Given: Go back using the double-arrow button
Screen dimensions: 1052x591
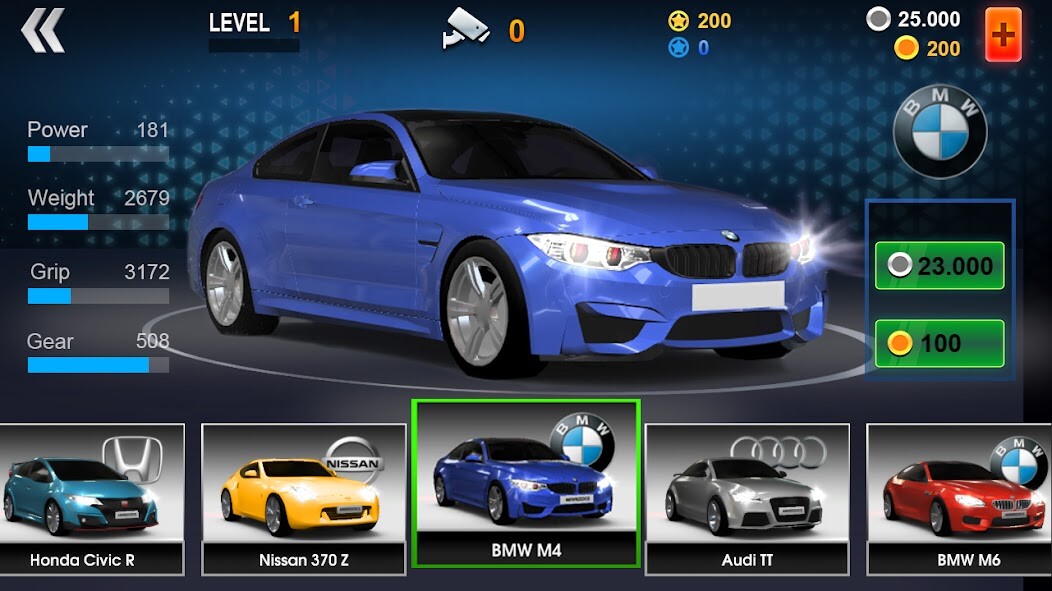Looking at the screenshot, I should pyautogui.click(x=43, y=30).
